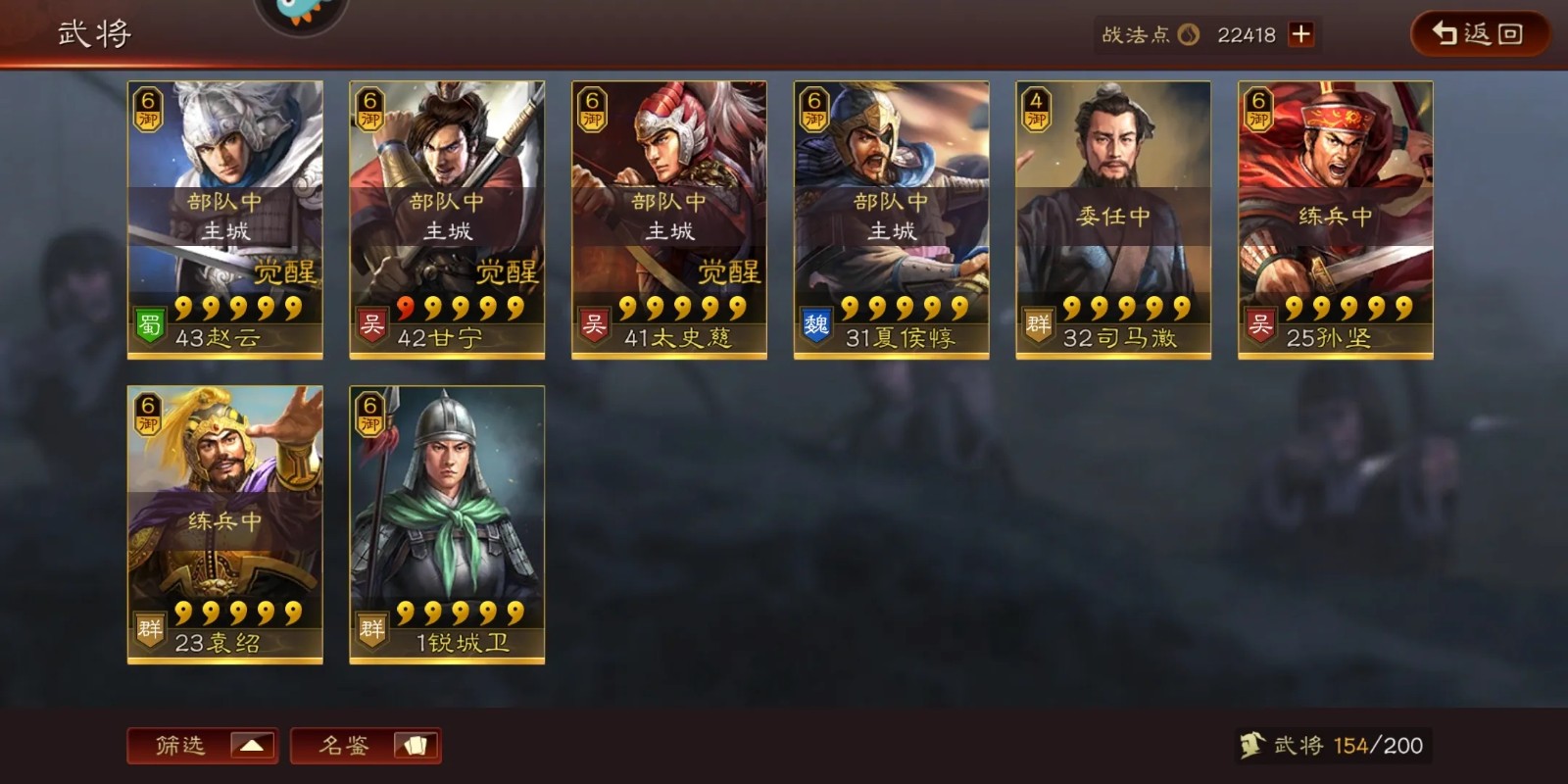The height and width of the screenshot is (784, 1568).
Task: Open the 甘宁 general card
Action: 447,220
